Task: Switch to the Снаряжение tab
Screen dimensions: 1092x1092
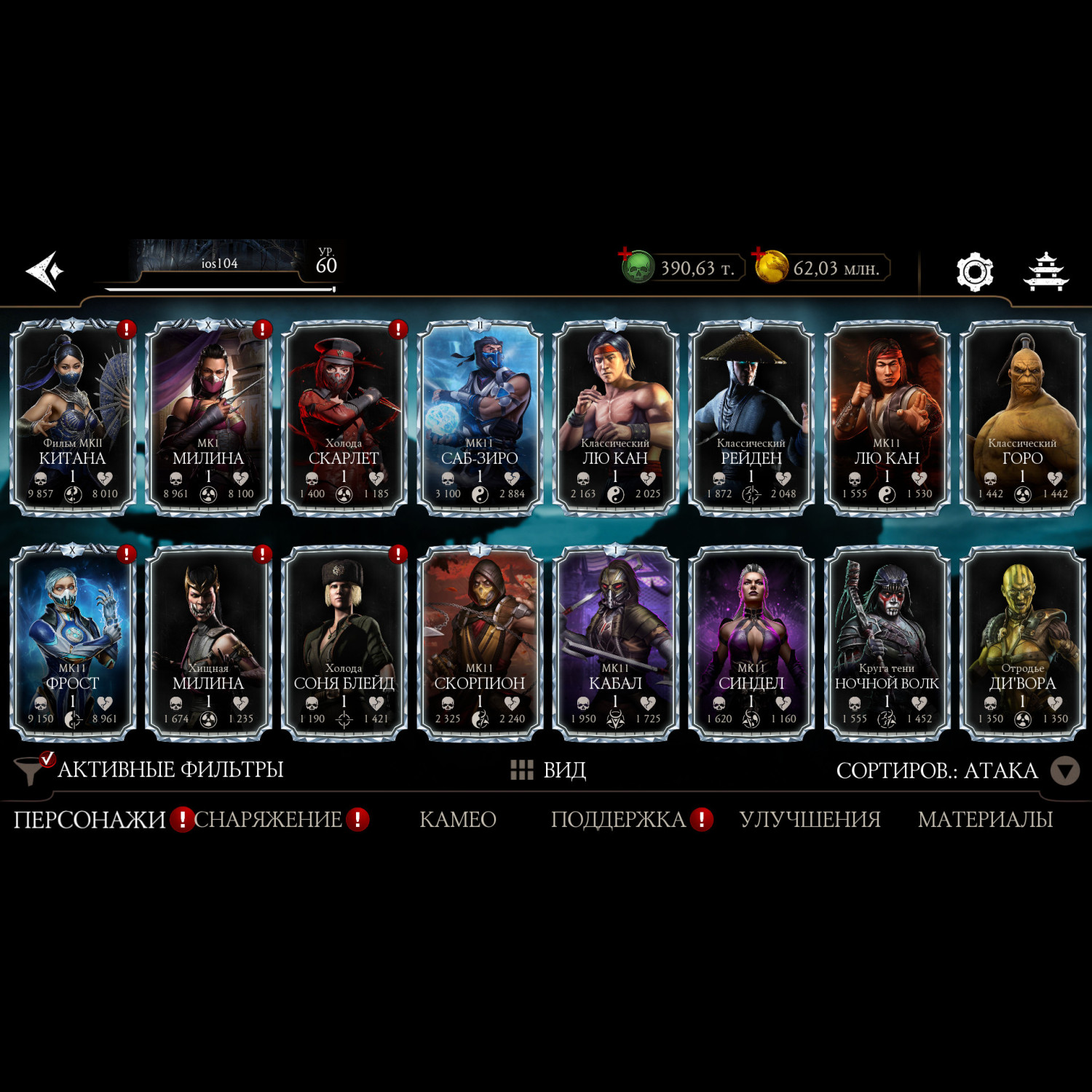Action: [x=268, y=820]
